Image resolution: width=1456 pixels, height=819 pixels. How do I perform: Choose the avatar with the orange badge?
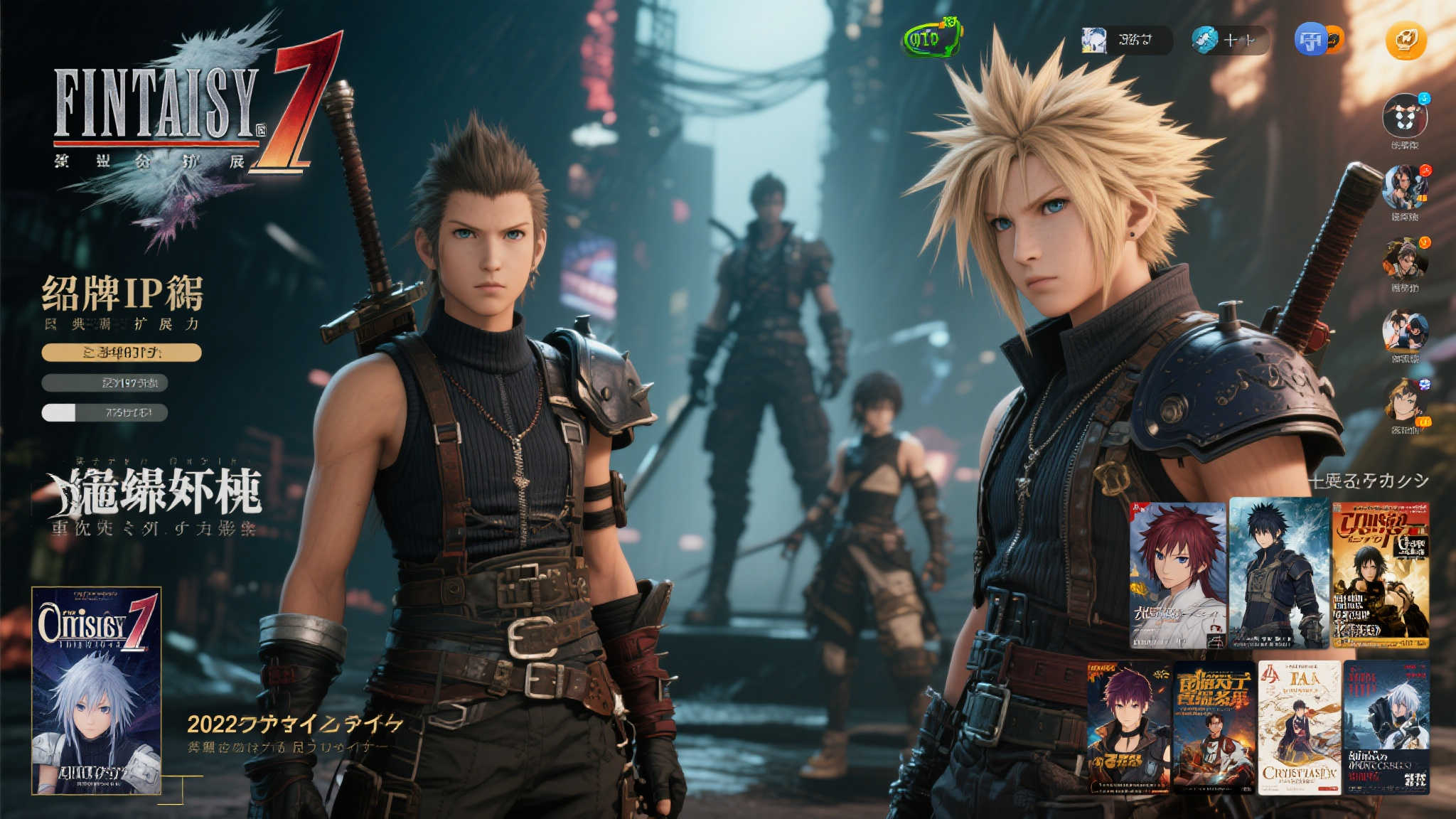pos(1404,259)
